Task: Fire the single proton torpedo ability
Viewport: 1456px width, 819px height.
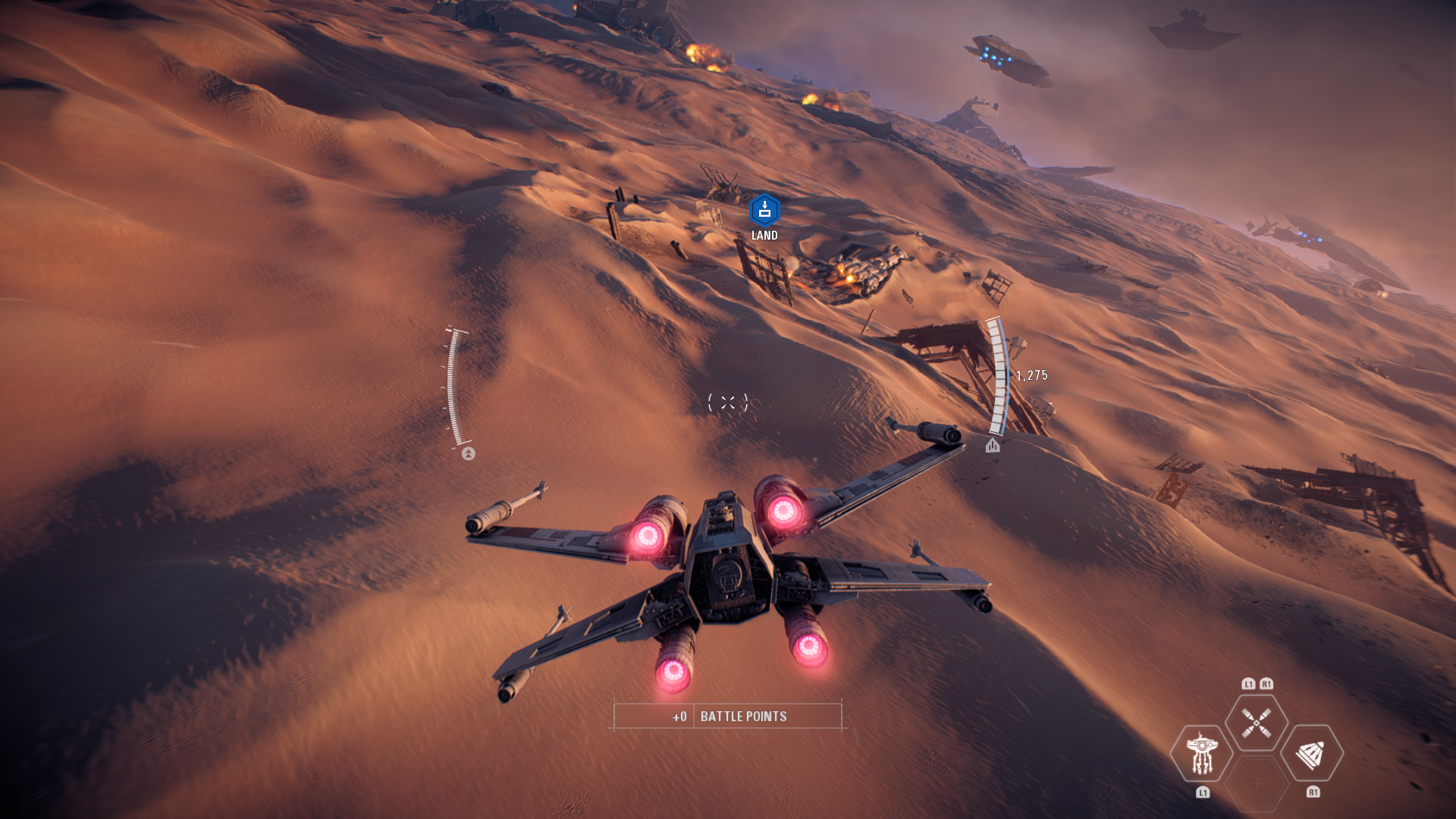Action: coord(1312,753)
